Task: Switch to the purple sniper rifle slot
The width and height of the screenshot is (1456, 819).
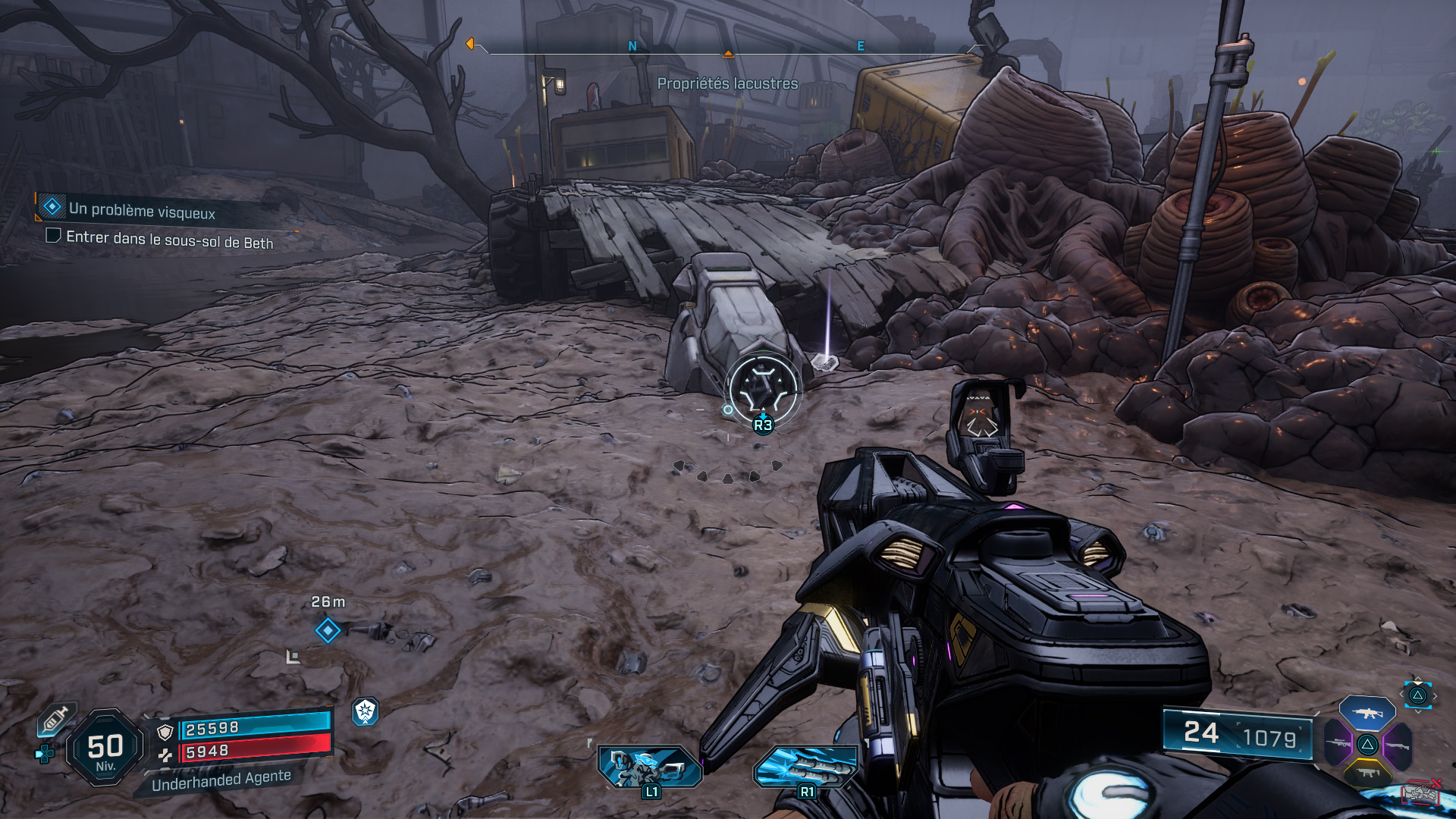Action: 1338,743
